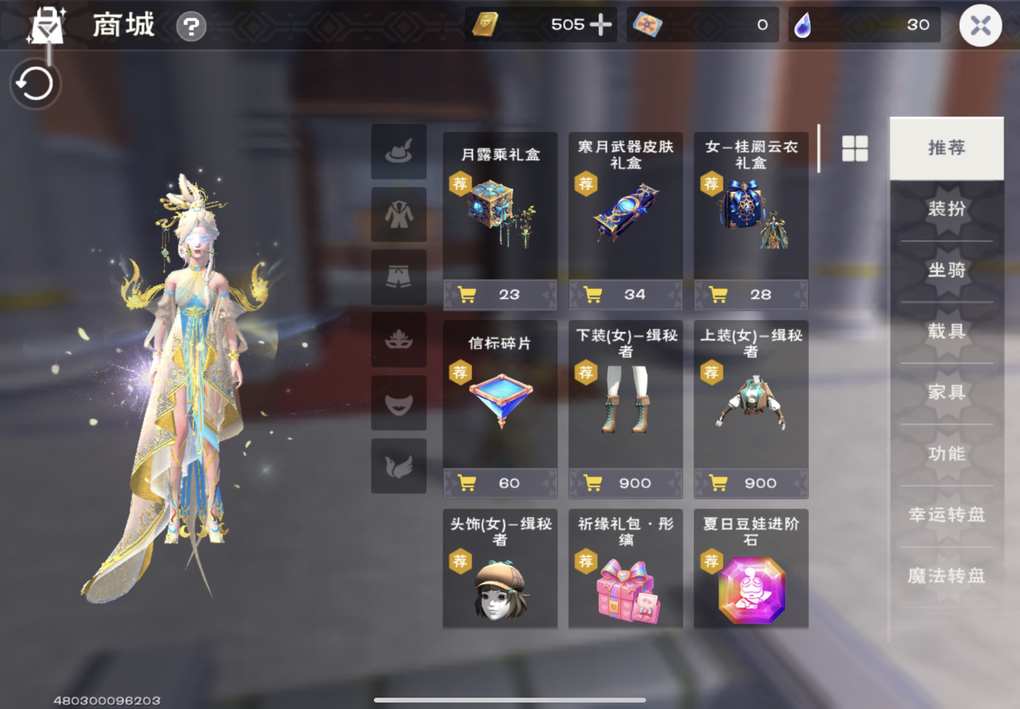Viewport: 1020px width, 709px height.
Task: Add more gold currency with the plus button
Action: pyautogui.click(x=601, y=25)
